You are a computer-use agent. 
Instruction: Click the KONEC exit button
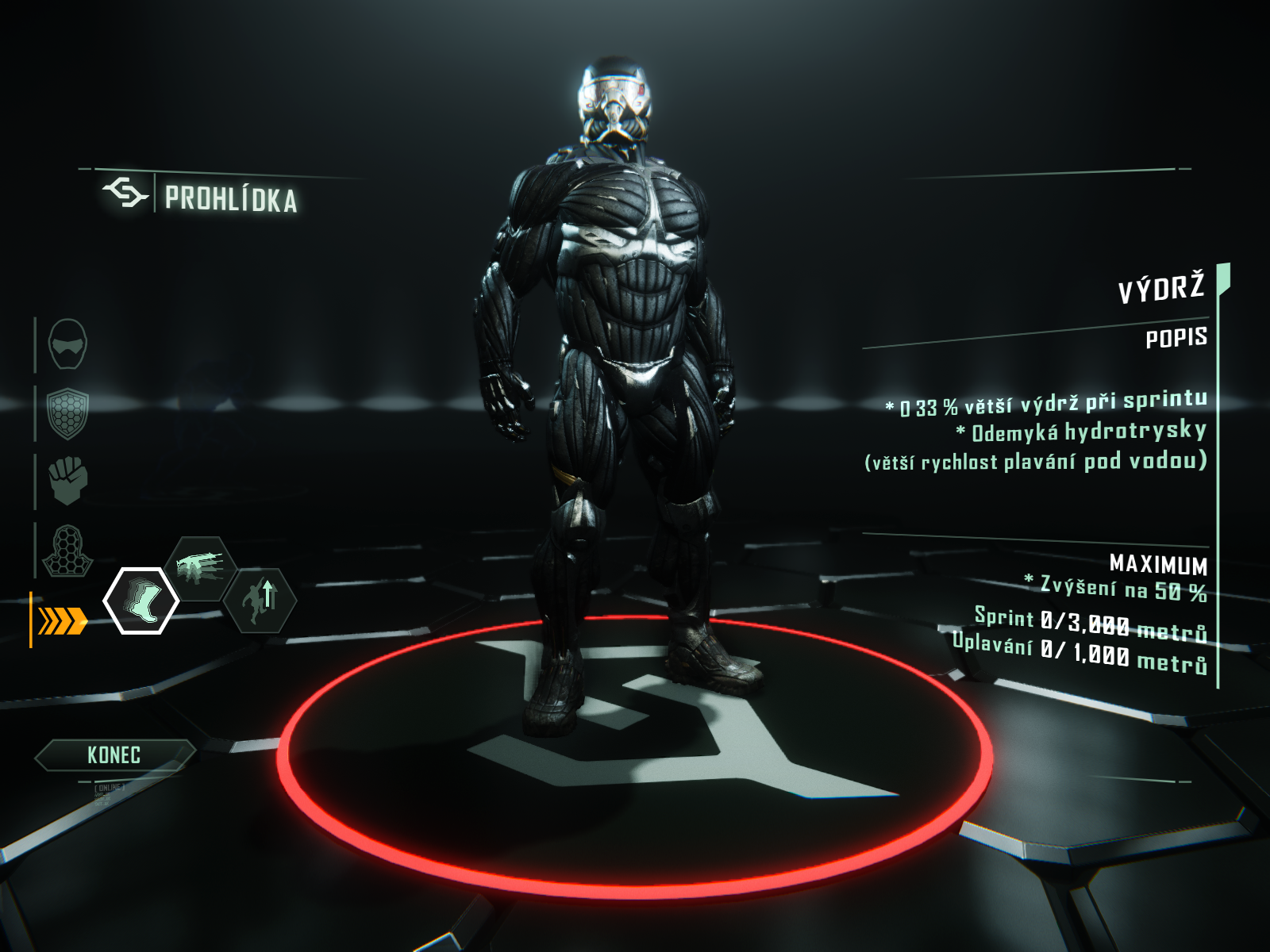point(114,755)
